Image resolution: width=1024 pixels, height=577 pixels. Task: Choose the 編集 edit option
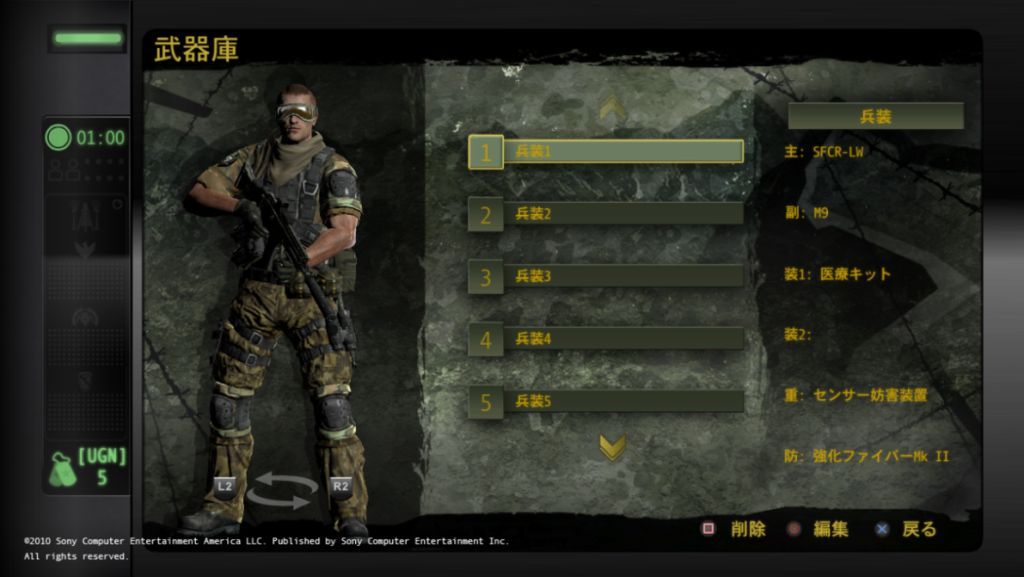coord(820,529)
